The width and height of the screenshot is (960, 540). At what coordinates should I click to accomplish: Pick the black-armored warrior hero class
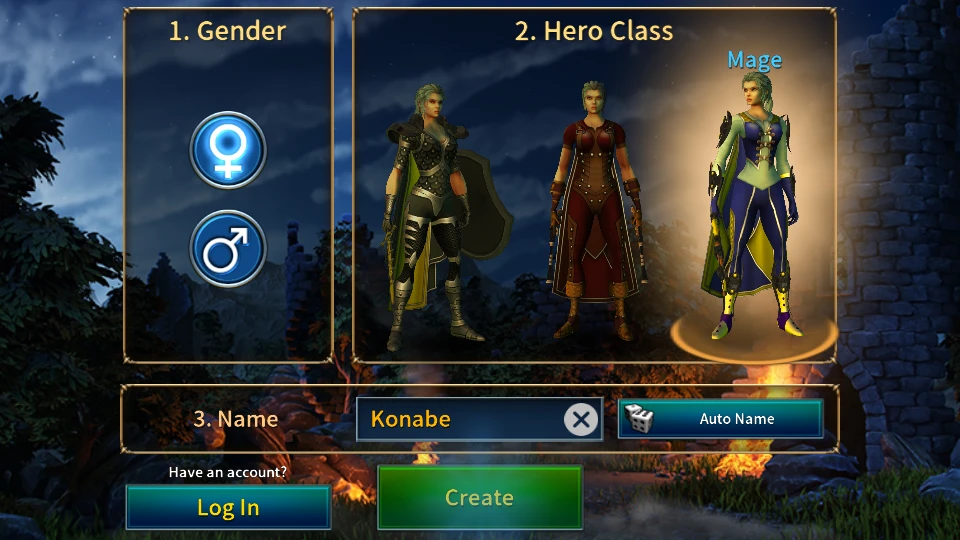pos(432,215)
